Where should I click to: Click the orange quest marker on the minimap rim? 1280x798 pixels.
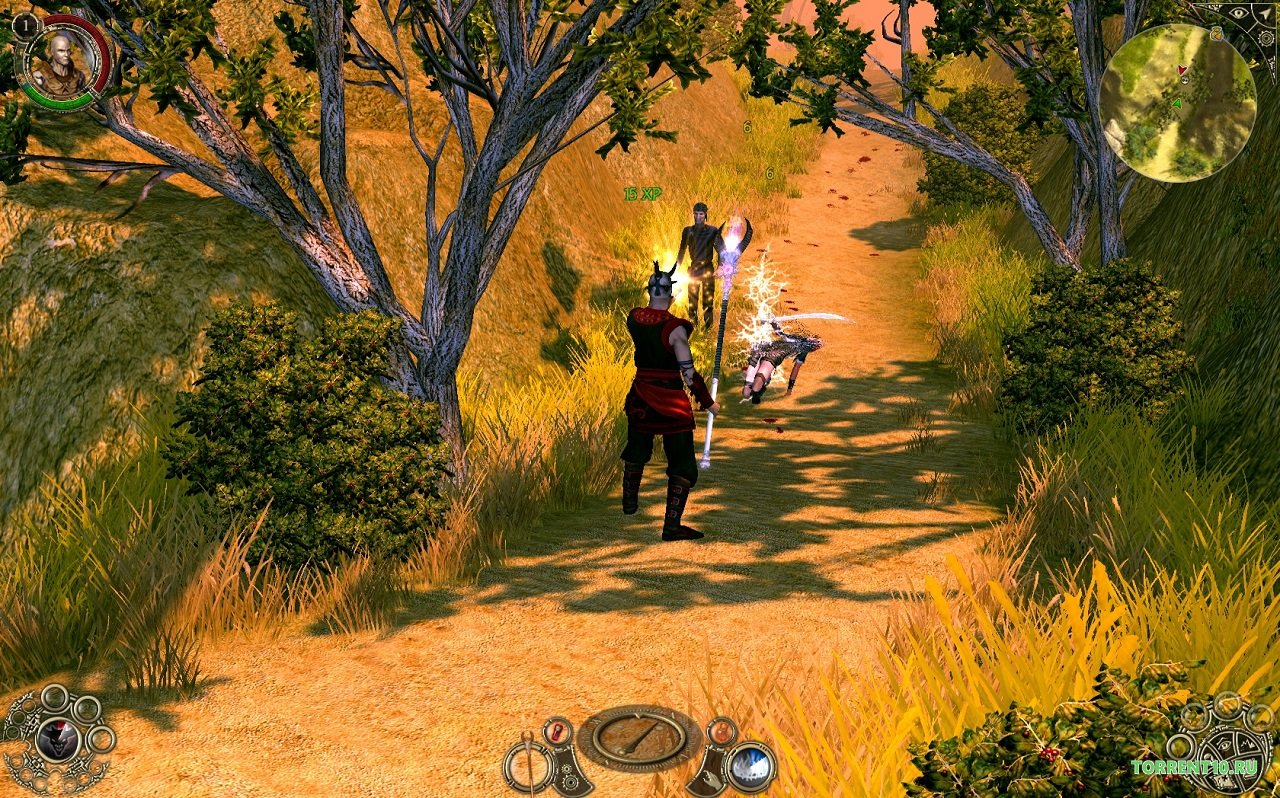point(1216,34)
